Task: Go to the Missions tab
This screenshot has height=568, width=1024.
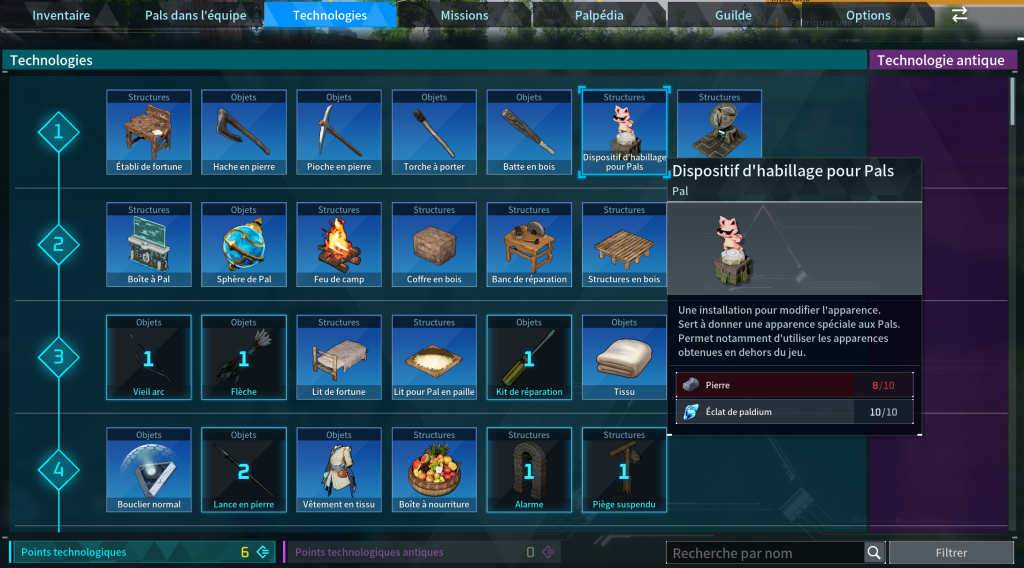Action: click(465, 15)
